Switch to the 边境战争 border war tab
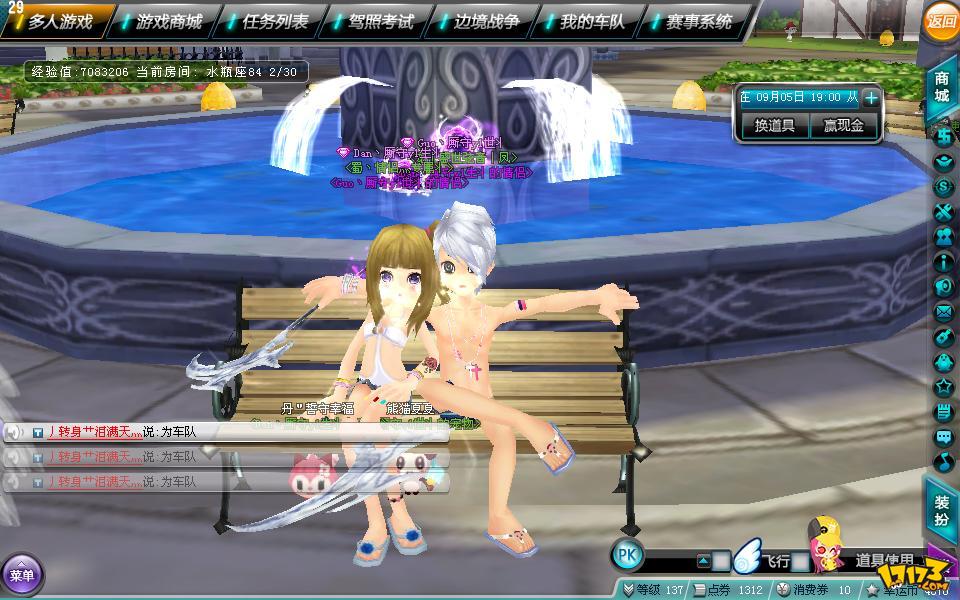Image resolution: width=960 pixels, height=600 pixels. point(487,20)
